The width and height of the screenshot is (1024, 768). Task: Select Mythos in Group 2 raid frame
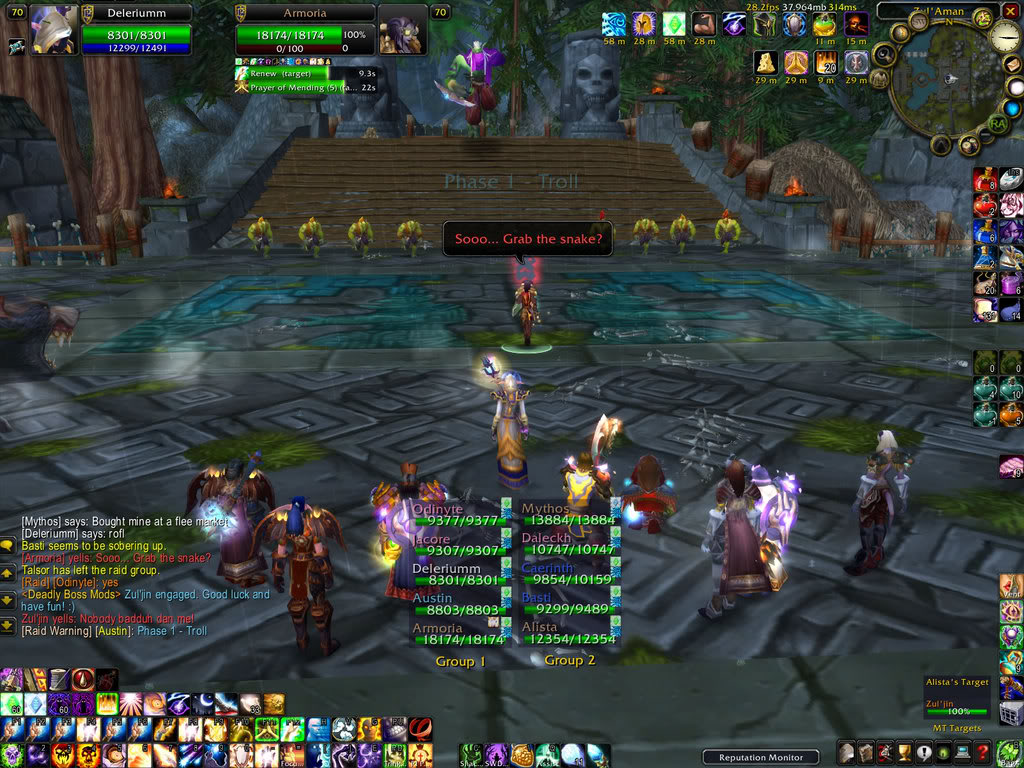coord(567,513)
